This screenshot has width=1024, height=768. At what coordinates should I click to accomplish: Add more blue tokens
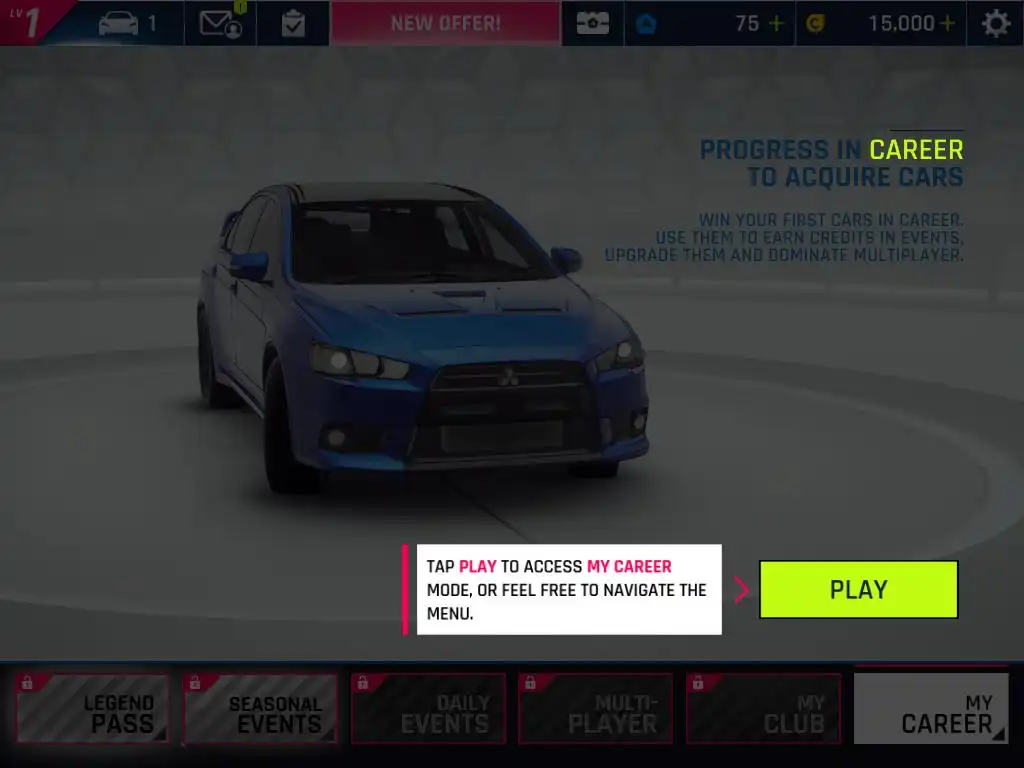[777, 23]
